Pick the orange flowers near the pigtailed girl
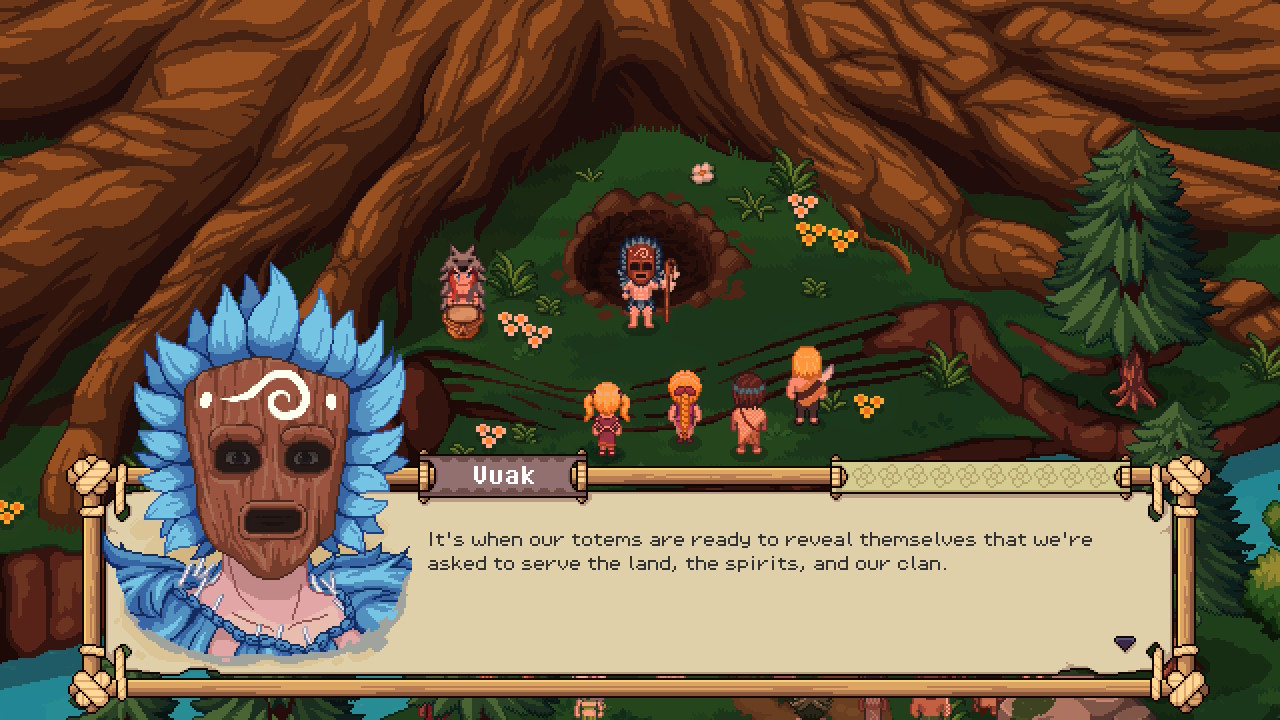This screenshot has height=720, width=1280. click(488, 435)
